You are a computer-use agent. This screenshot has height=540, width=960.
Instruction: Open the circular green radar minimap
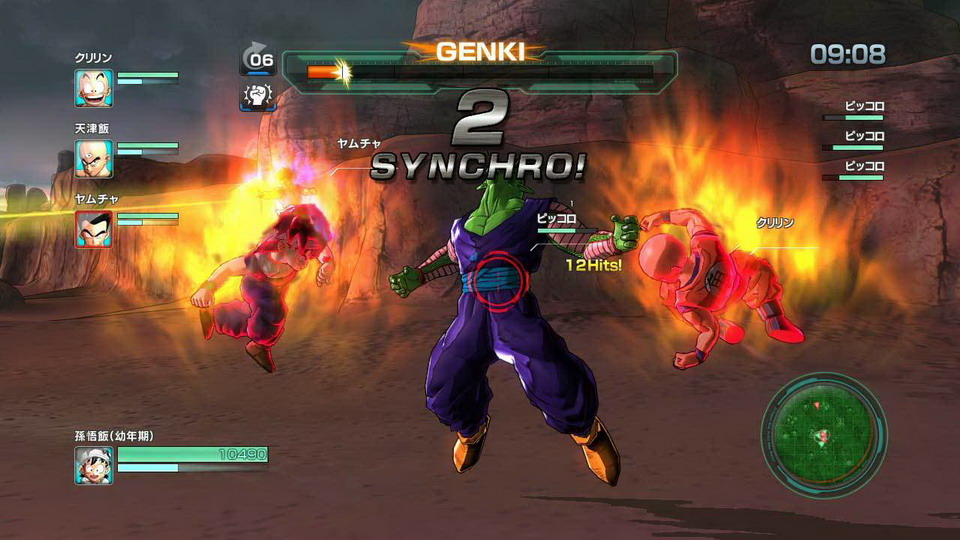pos(824,435)
